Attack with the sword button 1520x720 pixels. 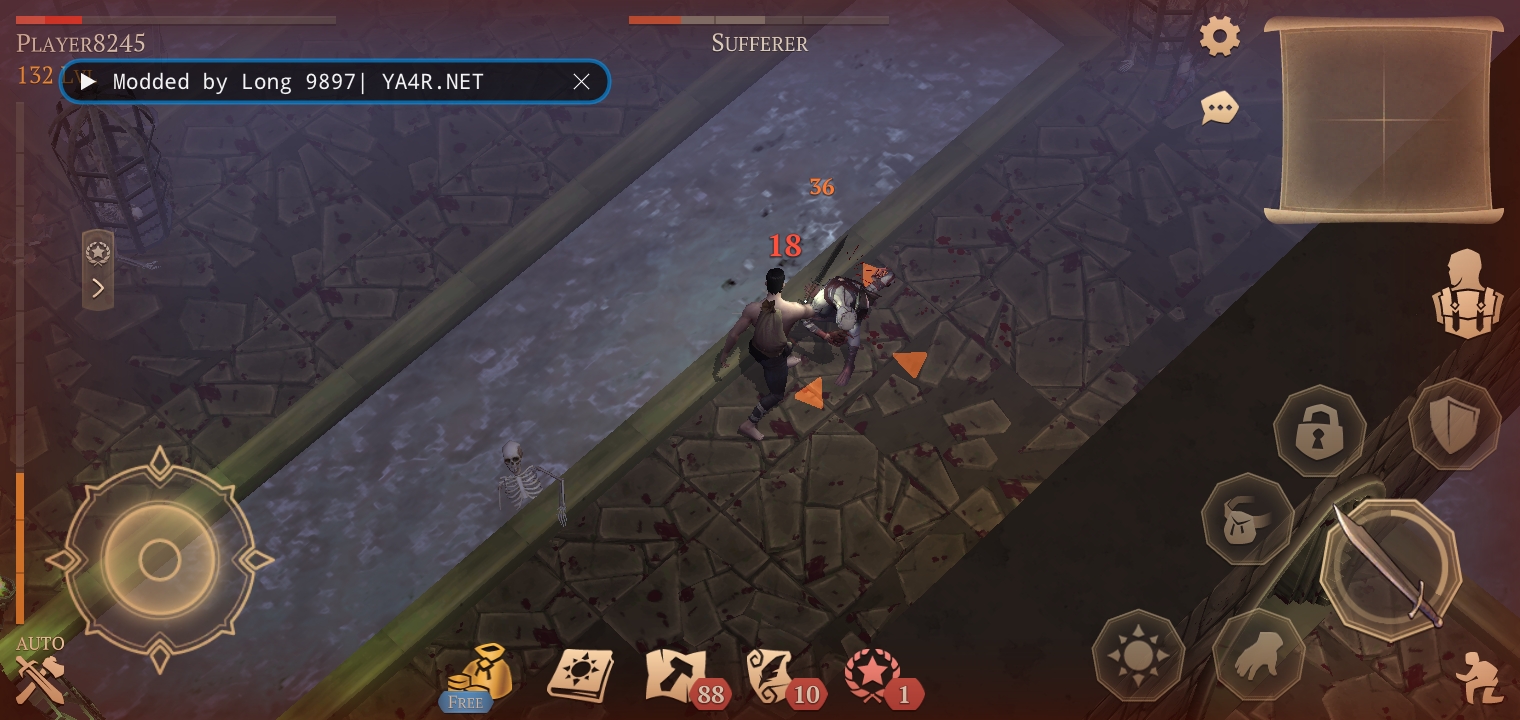(x=1390, y=567)
